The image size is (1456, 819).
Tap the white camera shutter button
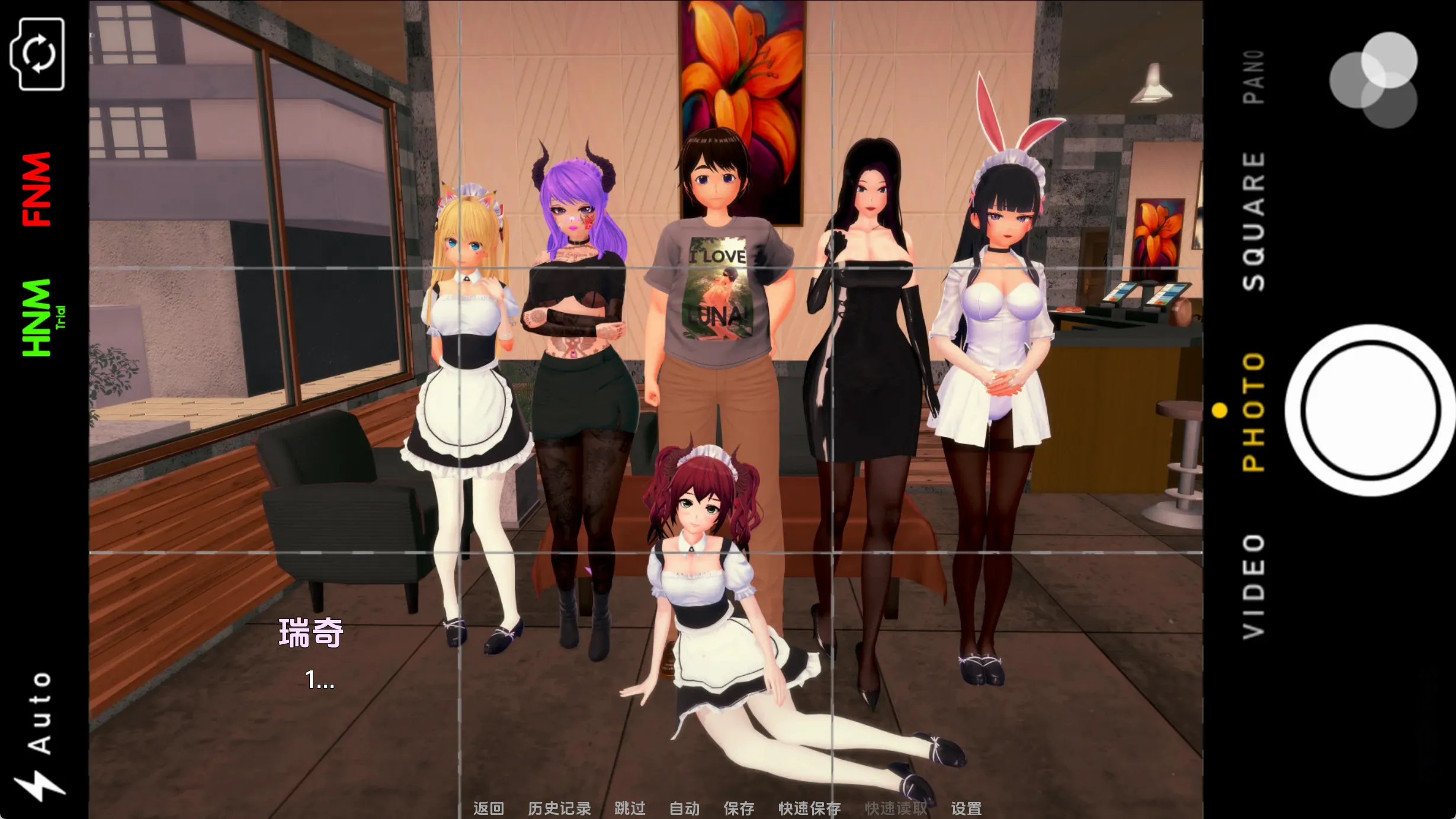click(x=1371, y=410)
